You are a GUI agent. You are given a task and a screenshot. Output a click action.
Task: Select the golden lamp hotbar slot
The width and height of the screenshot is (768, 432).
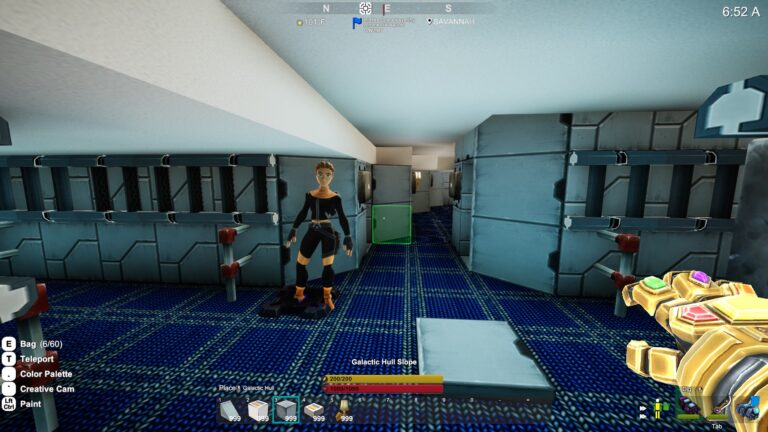pyautogui.click(x=342, y=408)
